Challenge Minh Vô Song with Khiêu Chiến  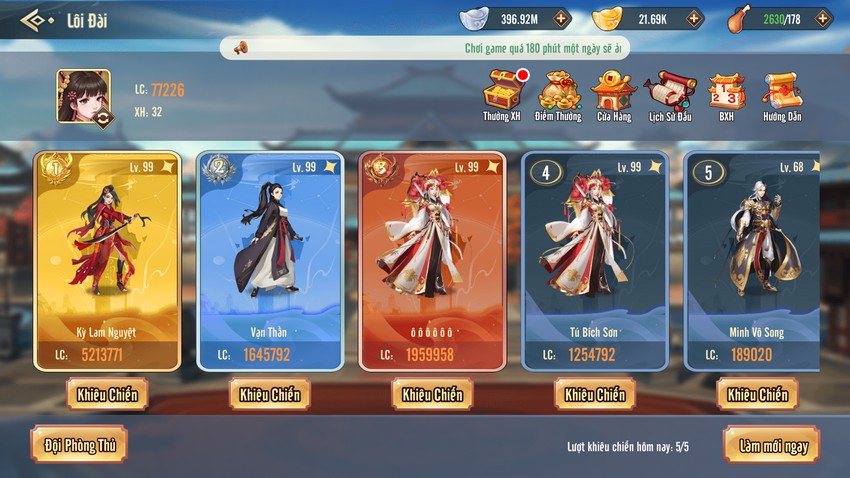757,394
